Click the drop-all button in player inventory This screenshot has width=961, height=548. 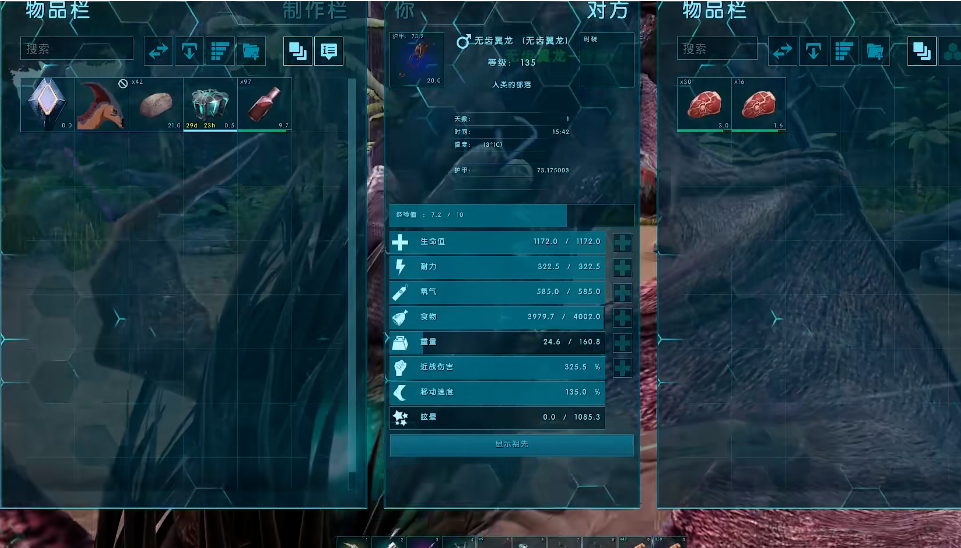[189, 50]
